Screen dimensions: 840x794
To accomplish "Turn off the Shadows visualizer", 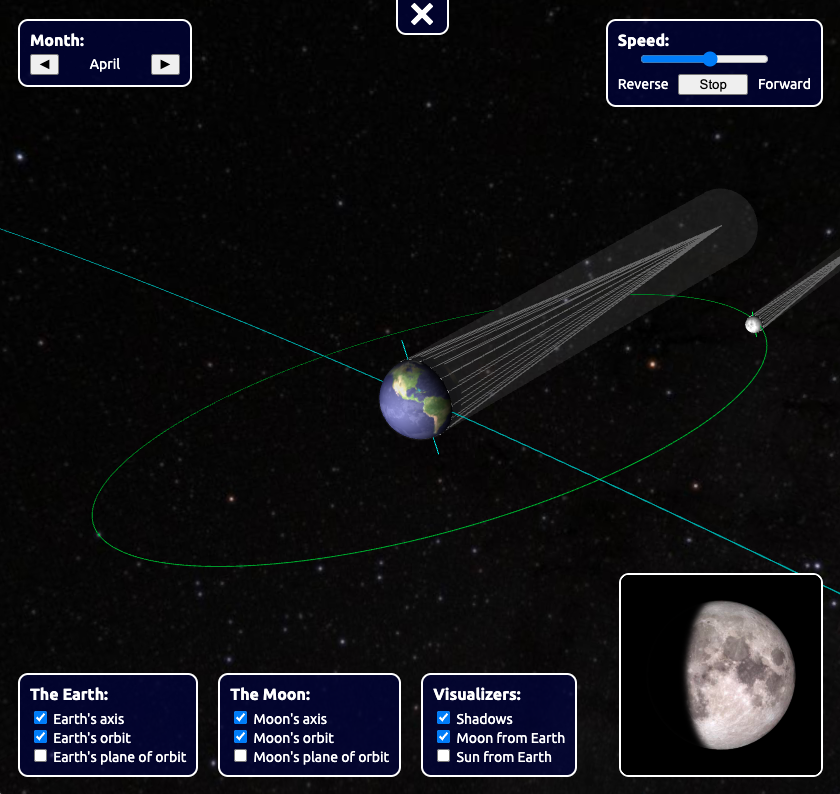I will 444,718.
